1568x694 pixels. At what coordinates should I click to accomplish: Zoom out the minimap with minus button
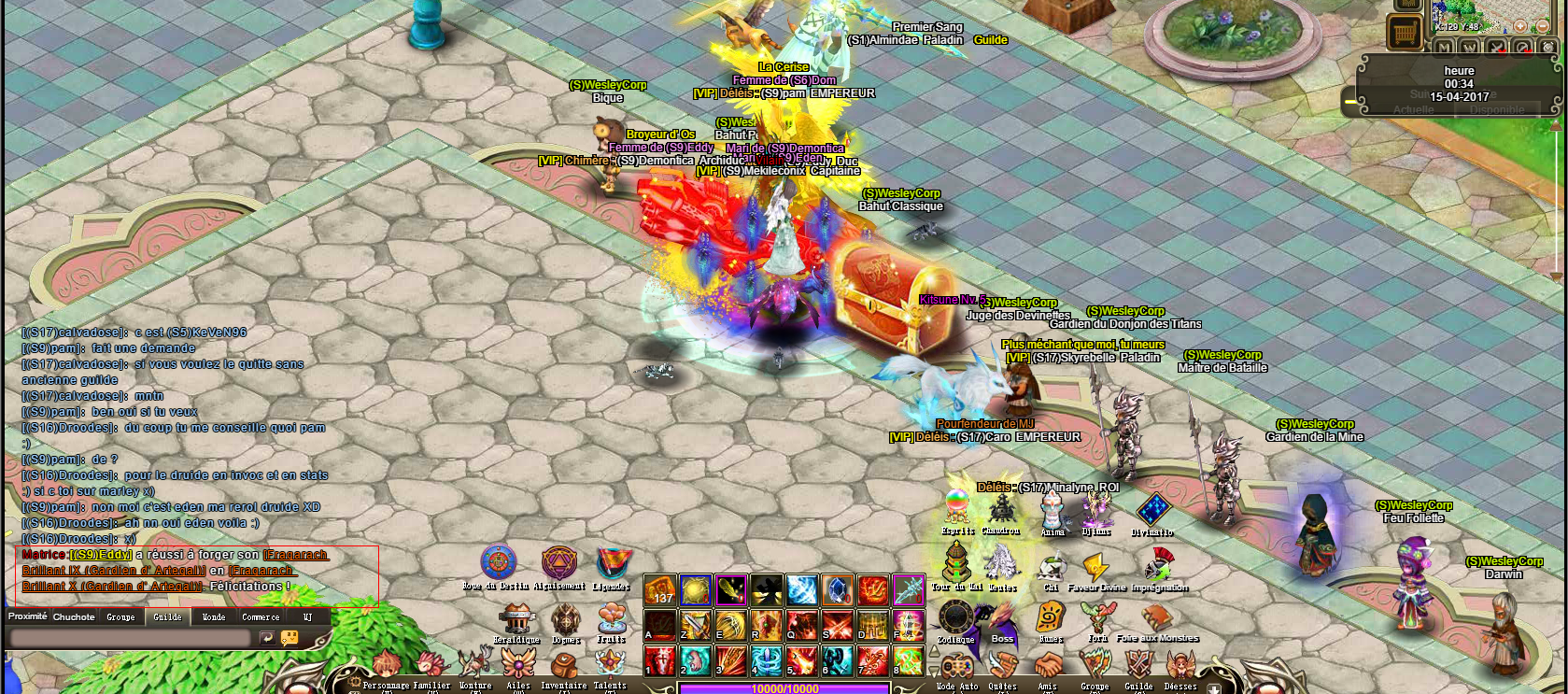pyautogui.click(x=1543, y=26)
